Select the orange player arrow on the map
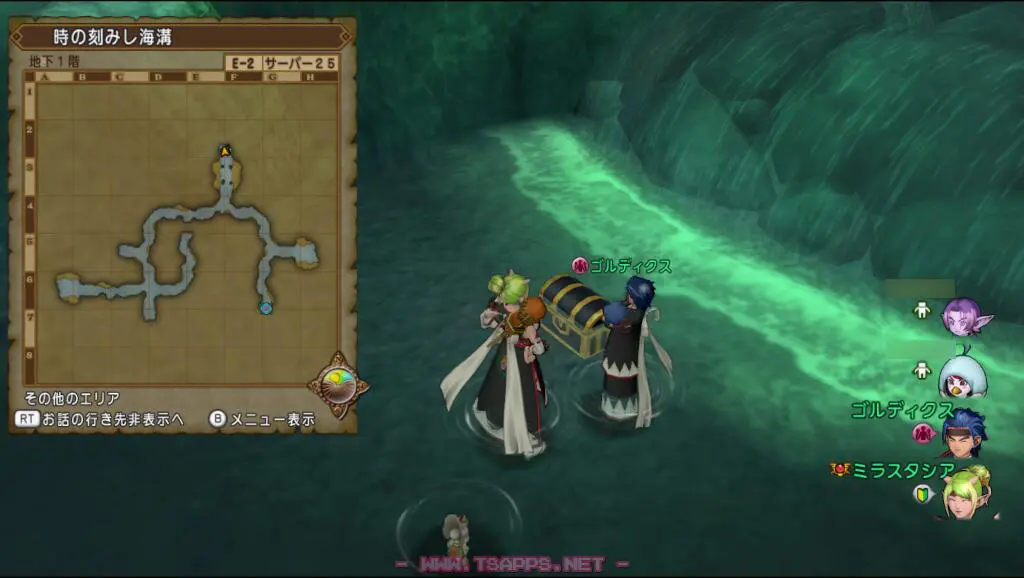The image size is (1024, 578). coord(226,151)
